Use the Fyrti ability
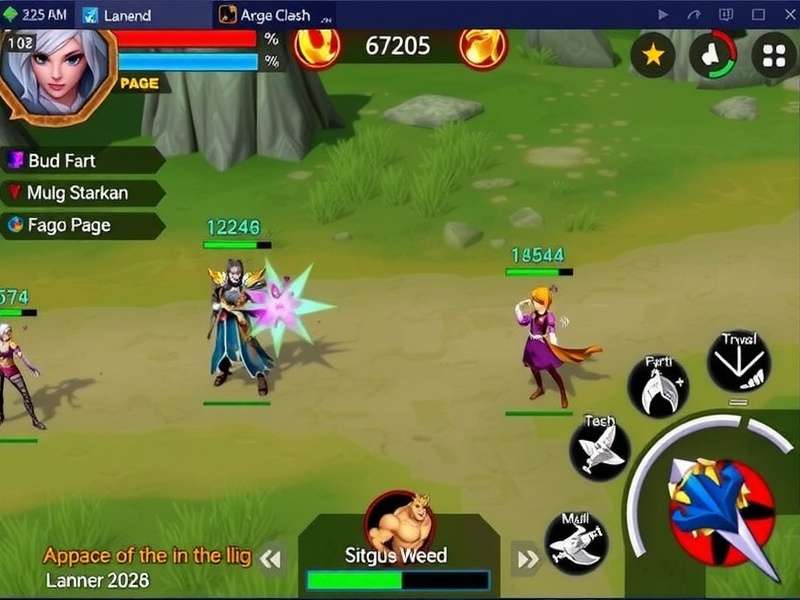 click(x=658, y=387)
